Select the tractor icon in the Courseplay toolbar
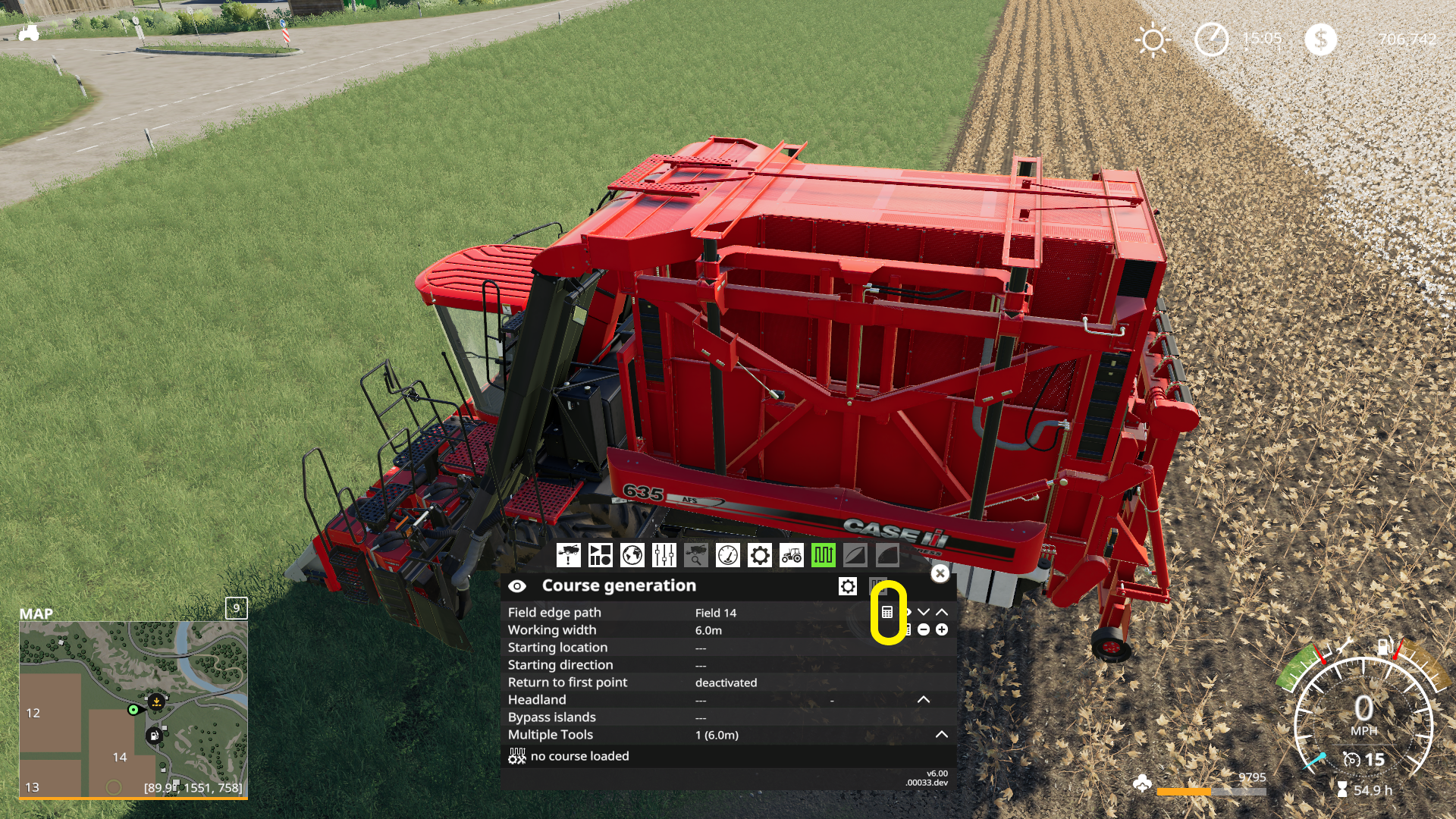The width and height of the screenshot is (1456, 819). coord(791,555)
